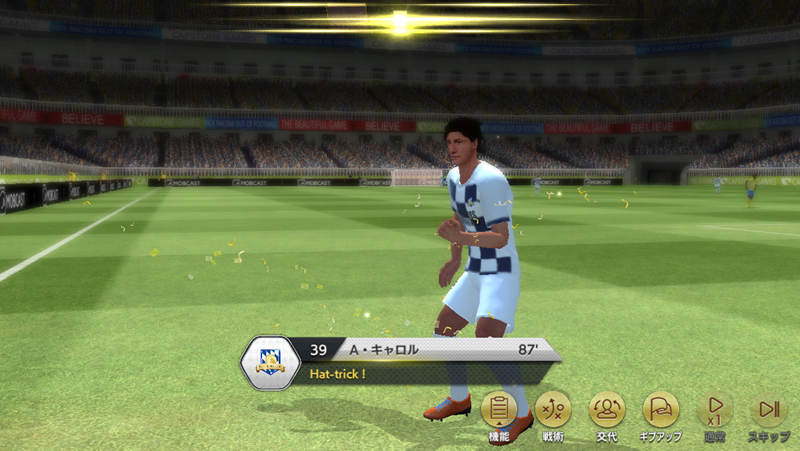Toggle the x1 playback speed button

(715, 410)
